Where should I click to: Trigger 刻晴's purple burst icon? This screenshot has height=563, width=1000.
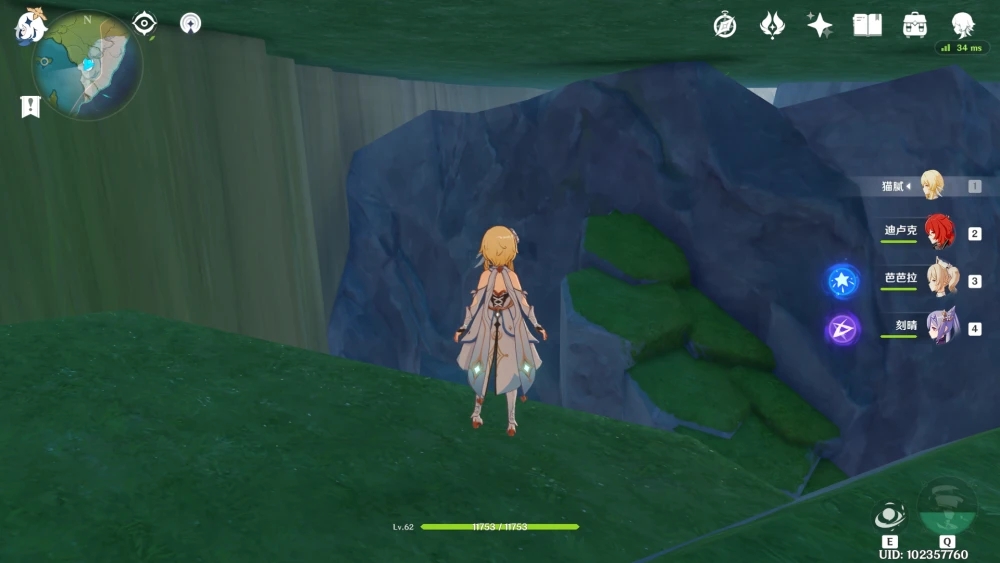click(842, 329)
